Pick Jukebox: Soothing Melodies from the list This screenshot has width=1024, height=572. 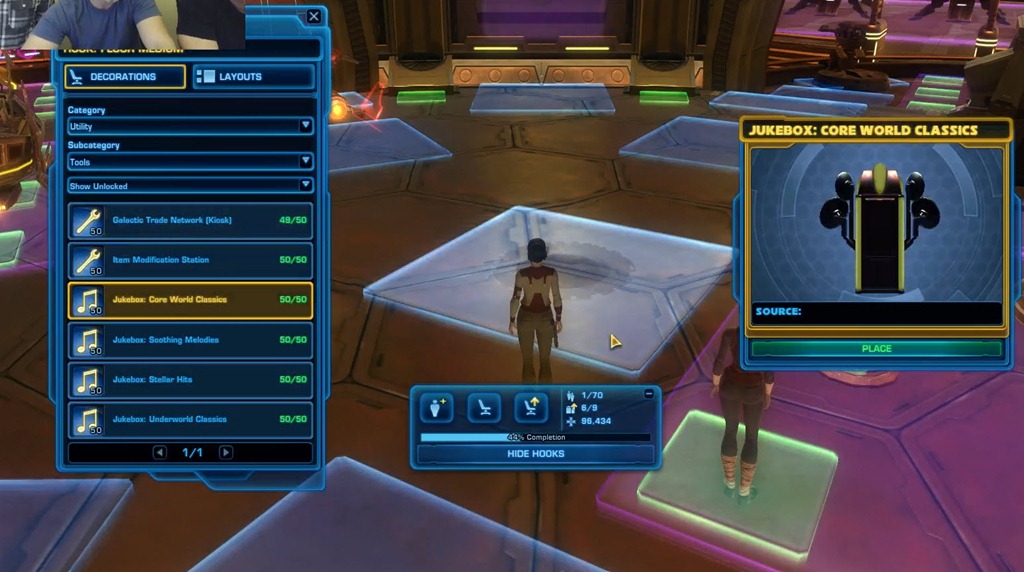pos(190,340)
